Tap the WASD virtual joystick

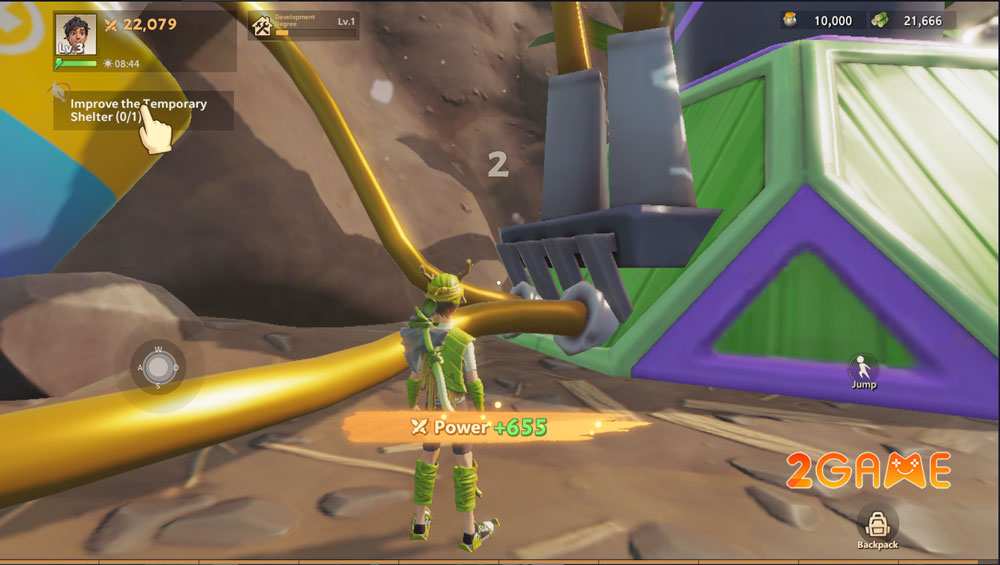[x=157, y=367]
